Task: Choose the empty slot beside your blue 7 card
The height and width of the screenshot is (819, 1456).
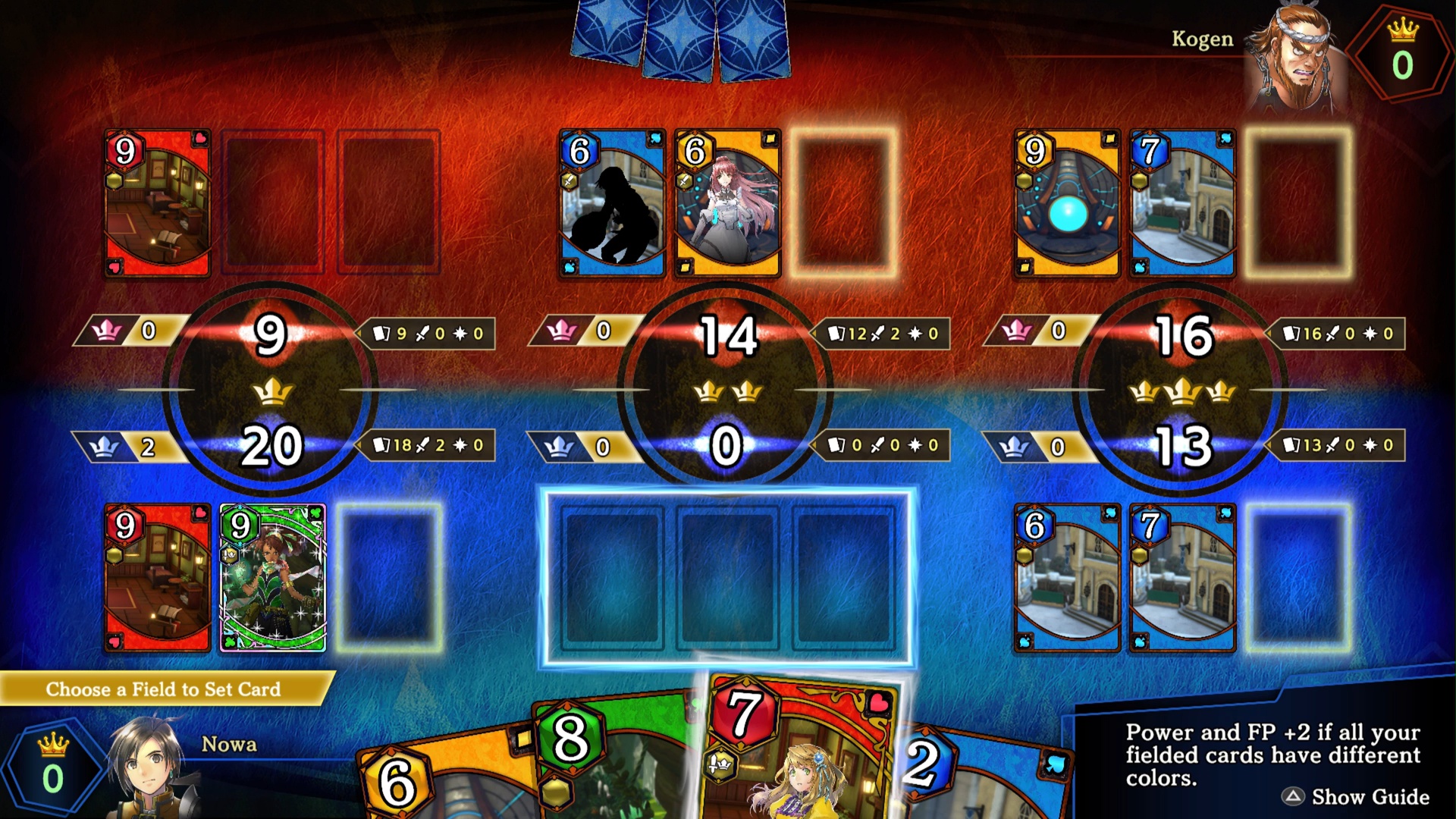Action: pos(1298,578)
